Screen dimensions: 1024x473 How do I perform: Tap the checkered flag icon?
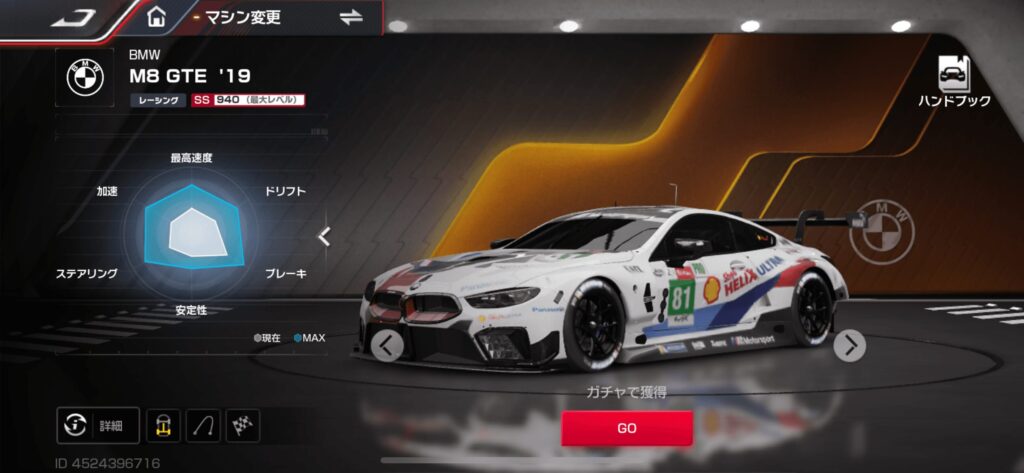[x=241, y=425]
